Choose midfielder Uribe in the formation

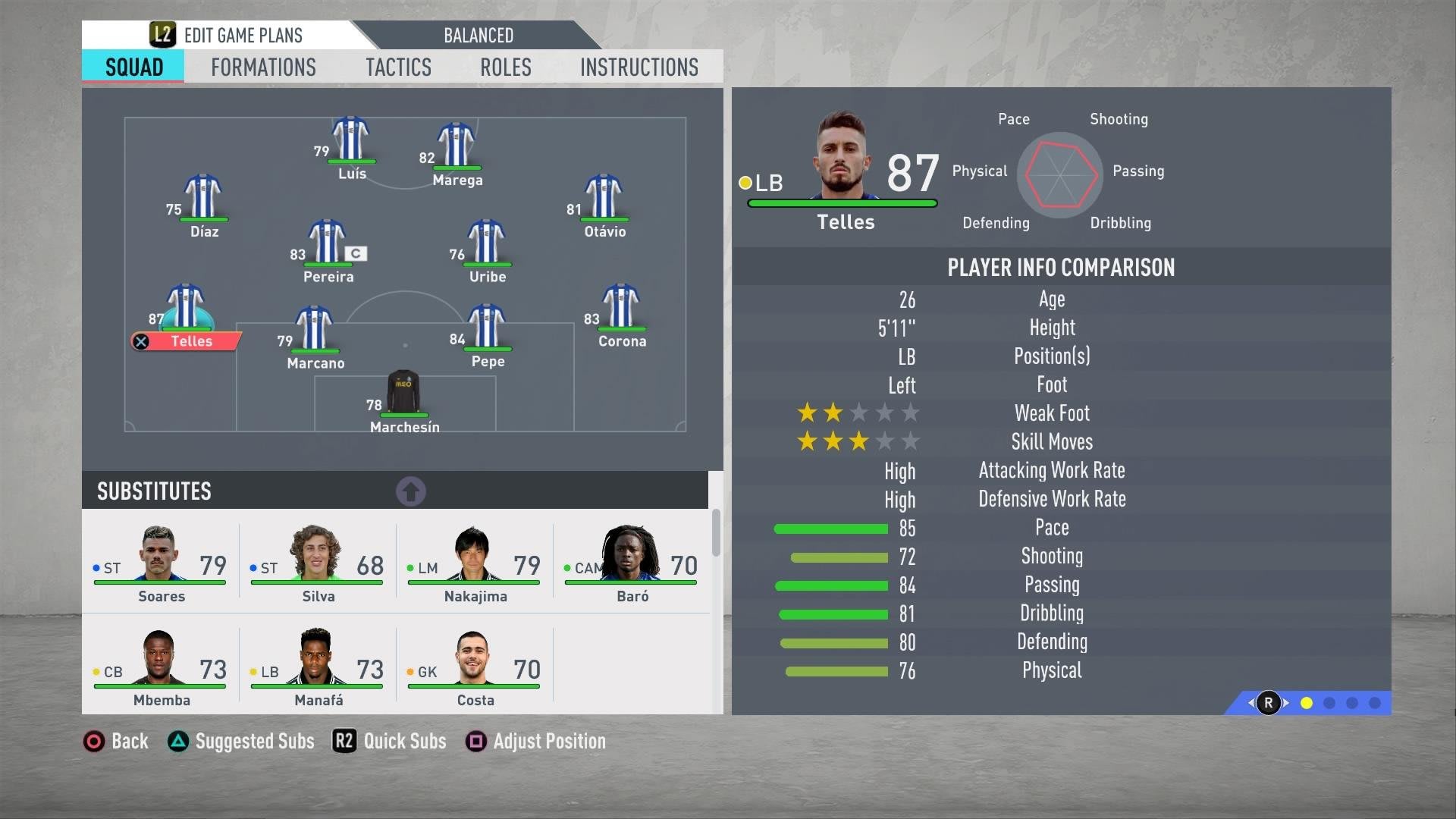click(x=487, y=243)
